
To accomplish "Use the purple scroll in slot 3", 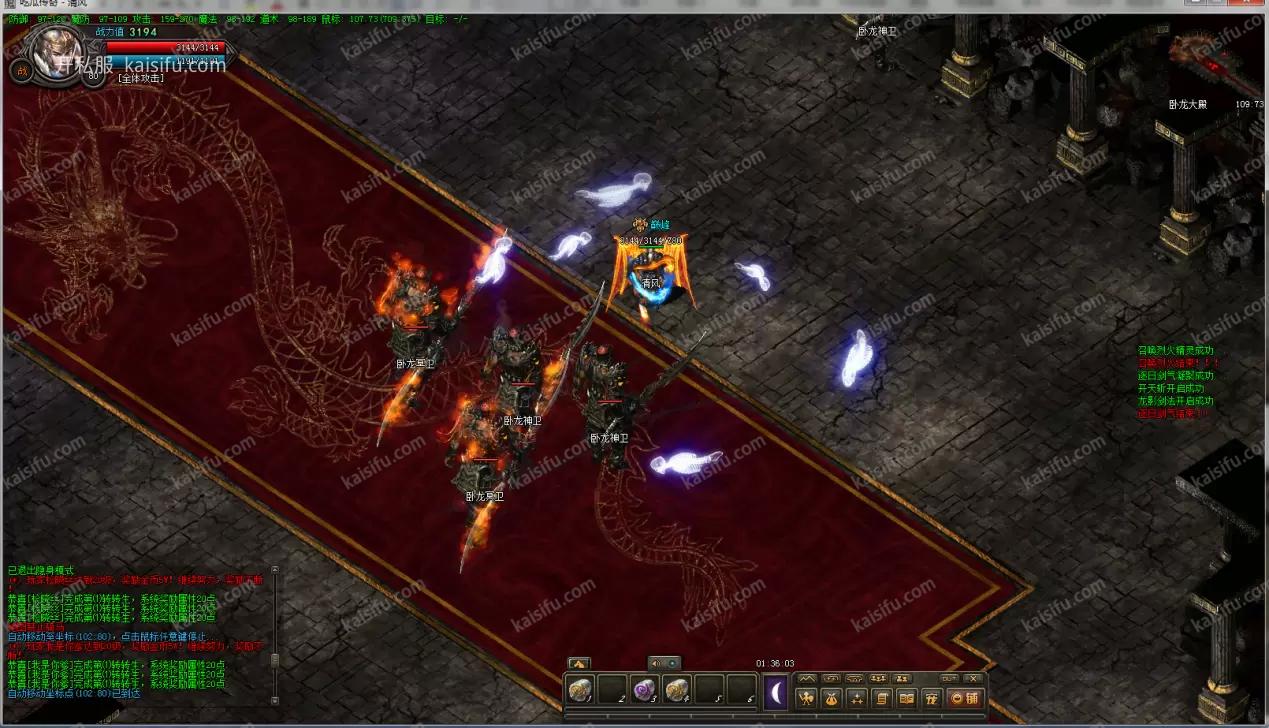I will 644,690.
